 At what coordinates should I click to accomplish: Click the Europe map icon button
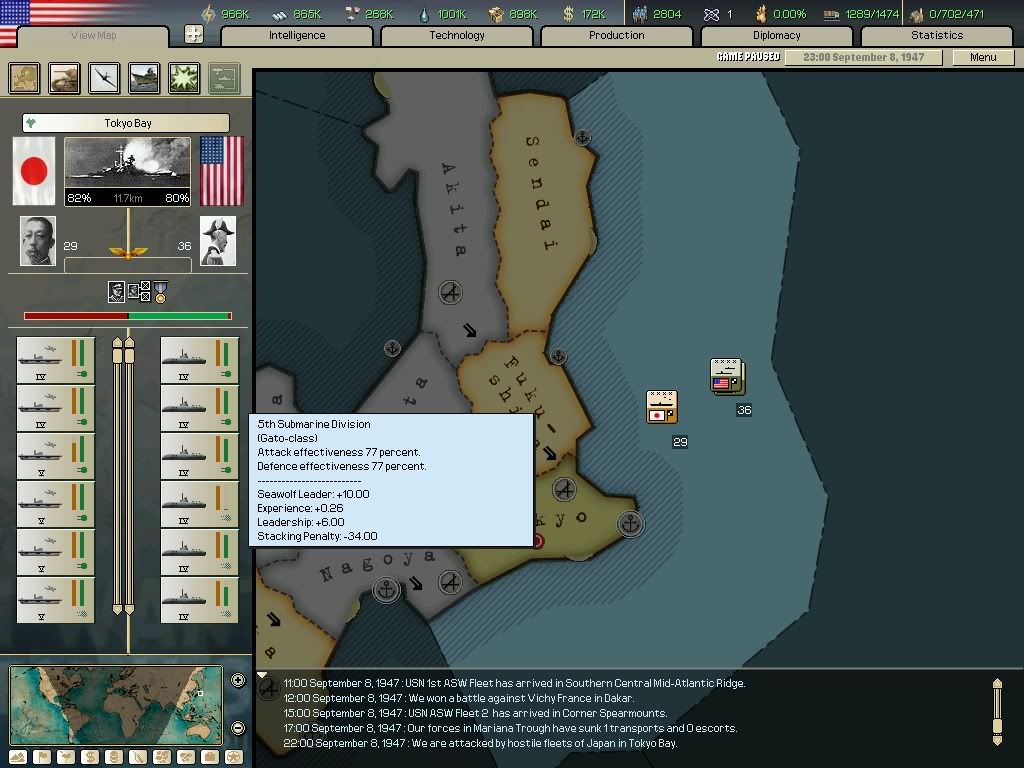(25, 78)
